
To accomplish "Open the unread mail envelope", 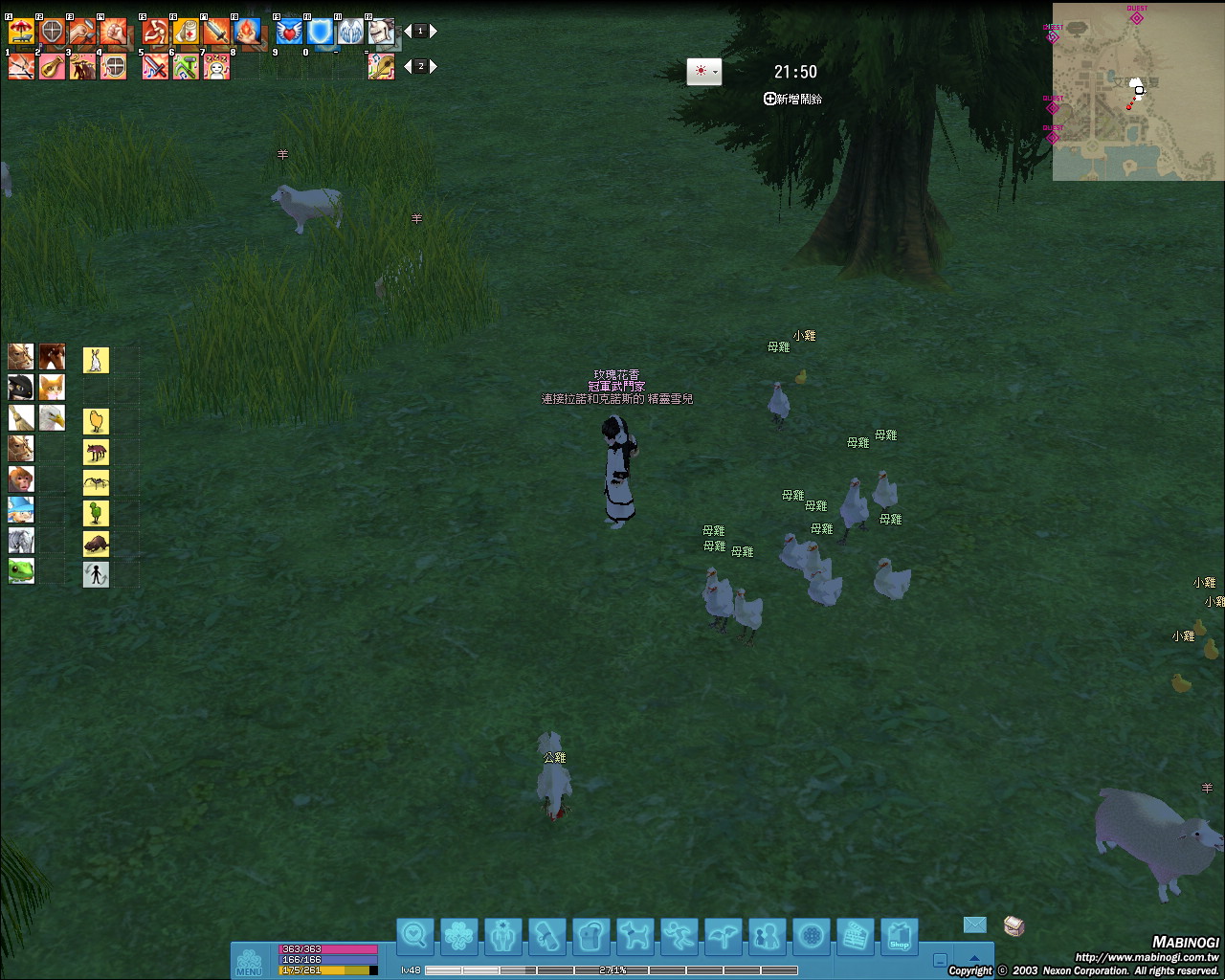I will [974, 924].
